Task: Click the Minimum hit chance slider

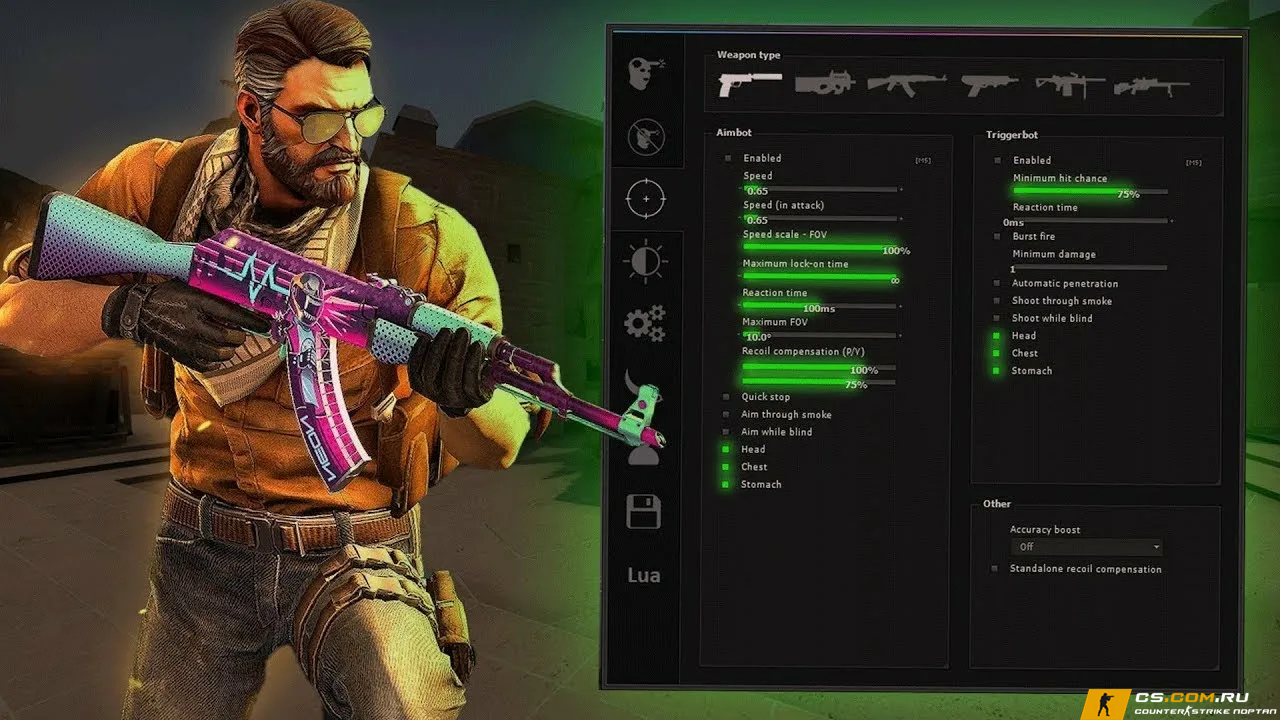Action: [1089, 190]
